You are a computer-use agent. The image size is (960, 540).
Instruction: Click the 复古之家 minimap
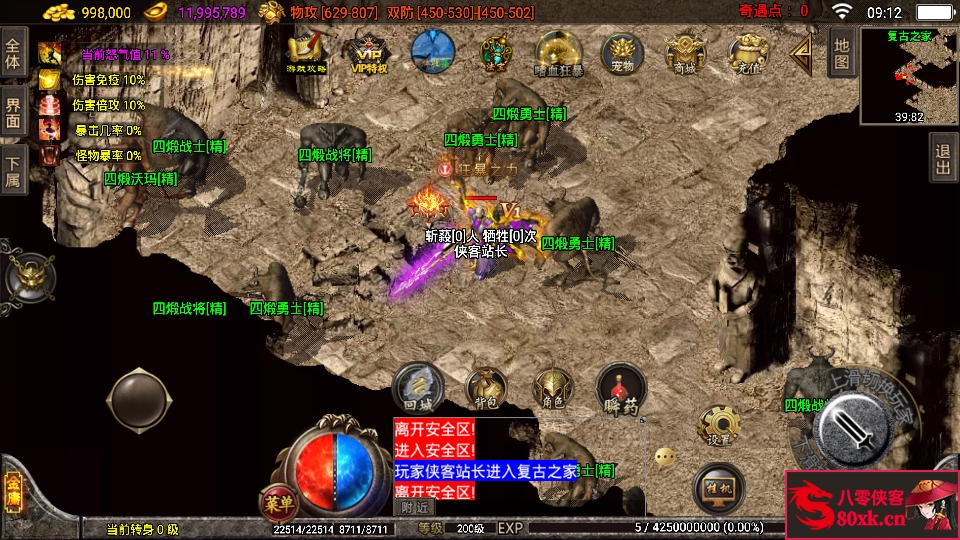pyautogui.click(x=909, y=75)
